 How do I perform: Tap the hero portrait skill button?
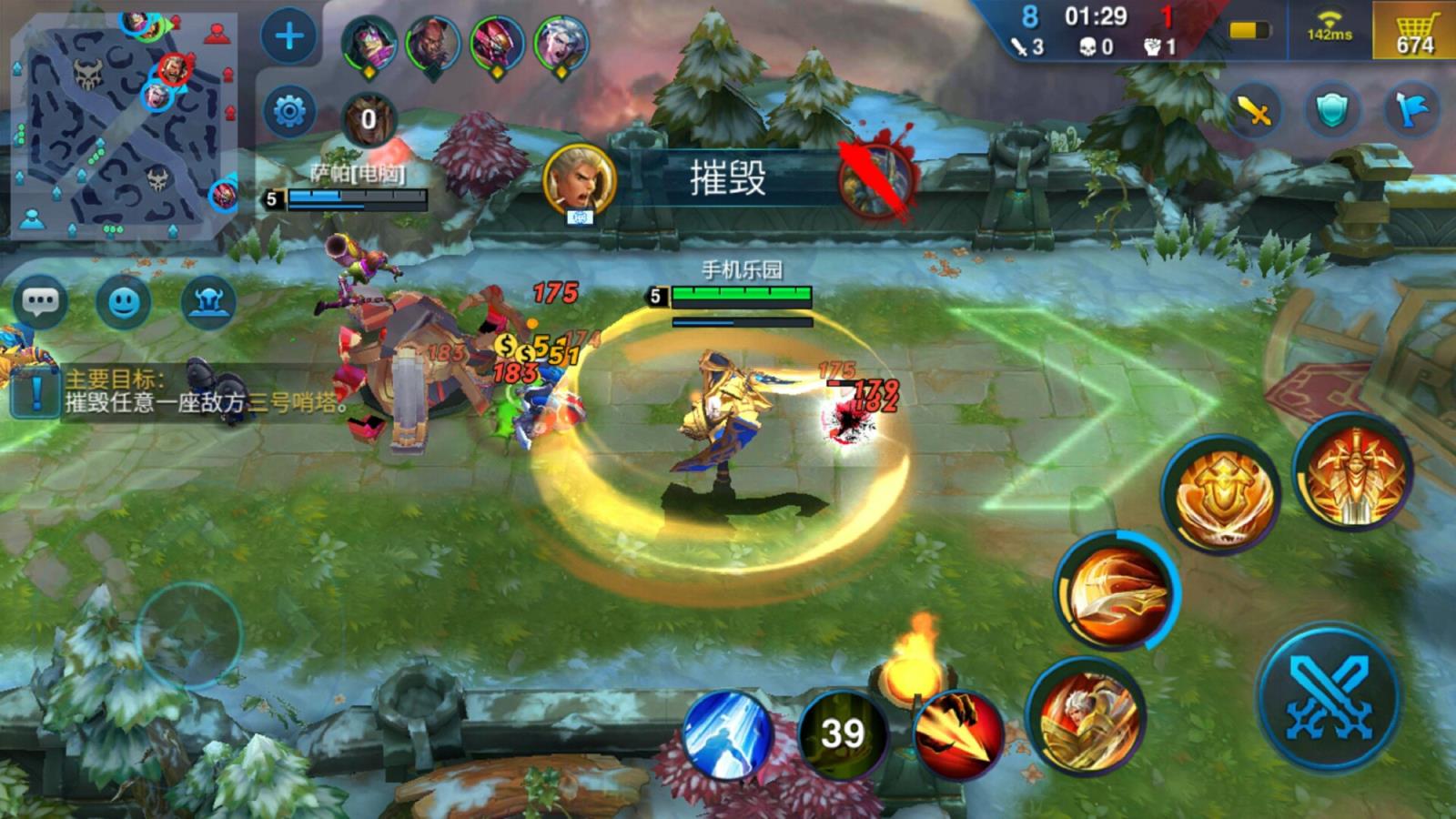pos(1087,716)
